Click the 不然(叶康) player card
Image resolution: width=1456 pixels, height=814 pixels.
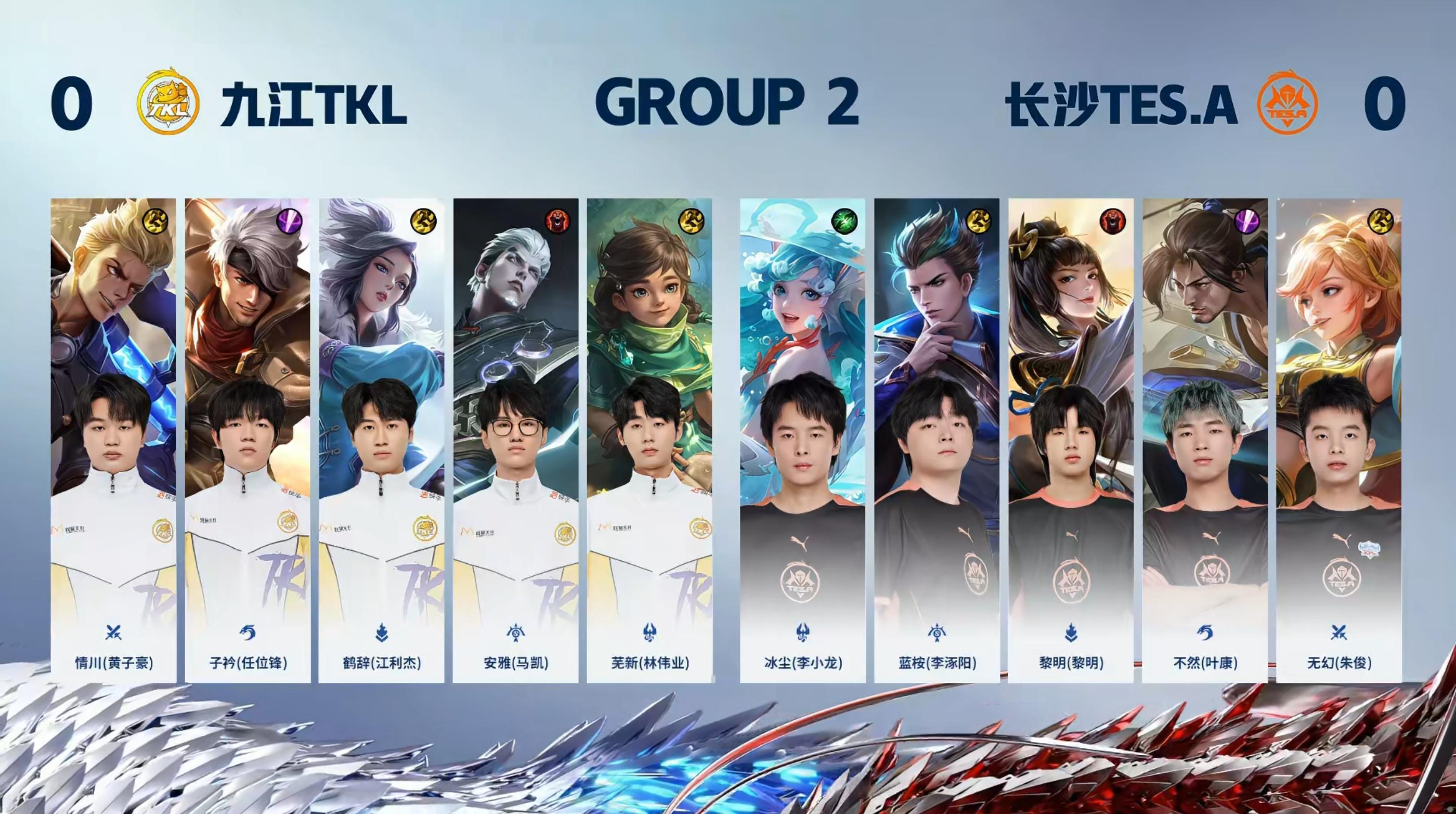[1204, 440]
